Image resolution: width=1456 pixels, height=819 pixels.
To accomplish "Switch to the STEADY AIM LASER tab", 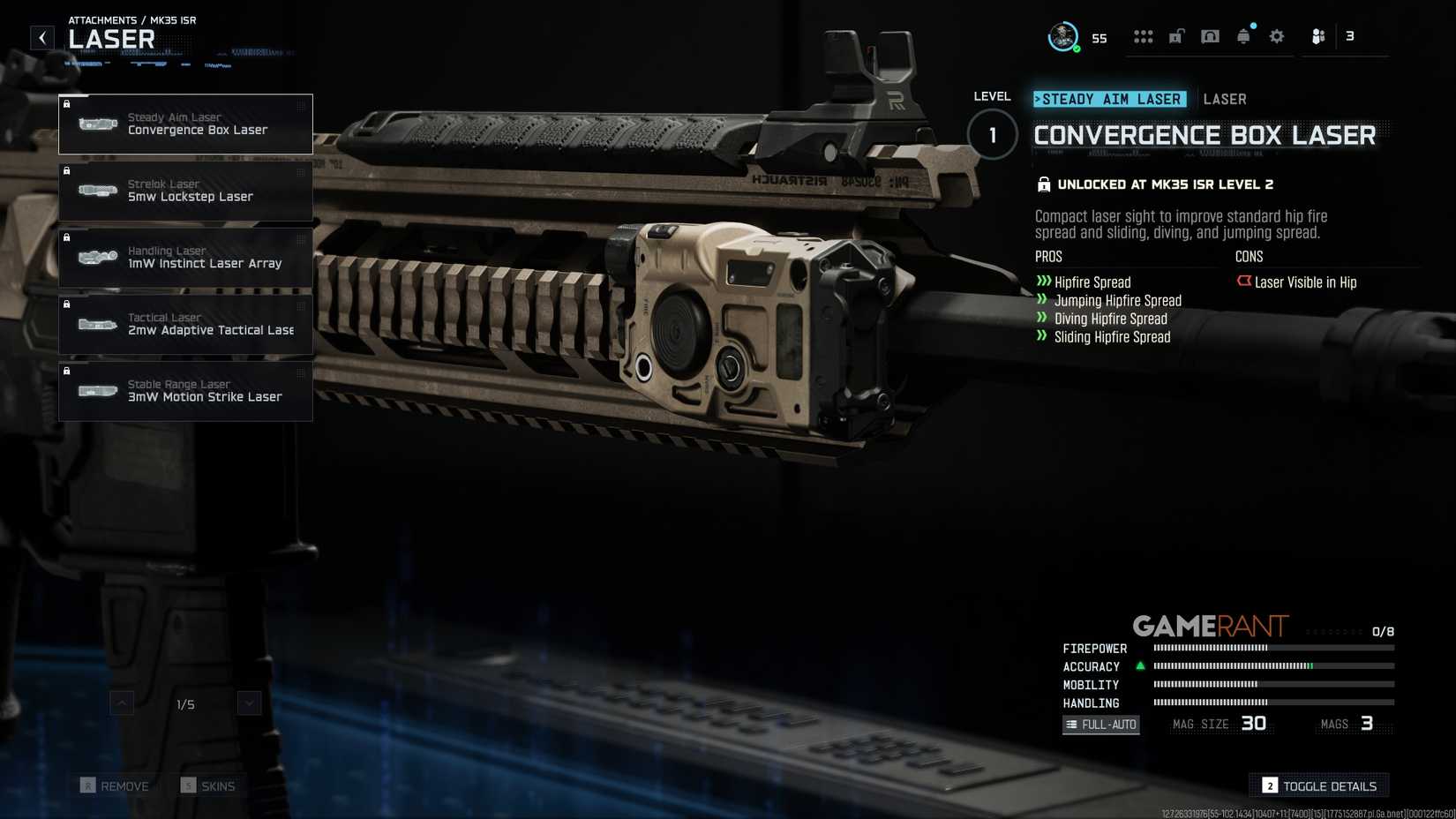I will [1110, 99].
